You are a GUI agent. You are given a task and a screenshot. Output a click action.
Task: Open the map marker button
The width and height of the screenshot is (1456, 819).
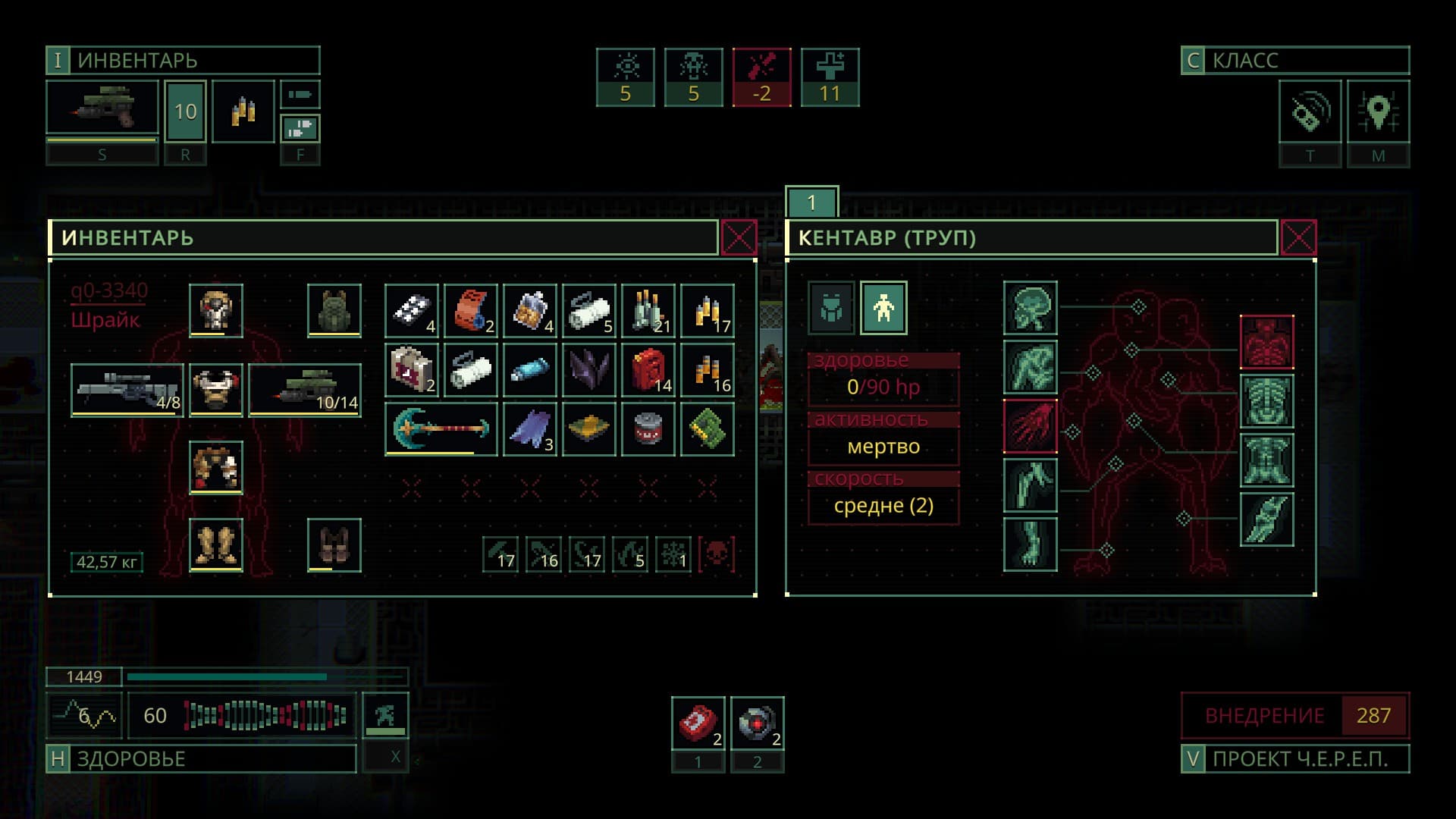point(1378,112)
